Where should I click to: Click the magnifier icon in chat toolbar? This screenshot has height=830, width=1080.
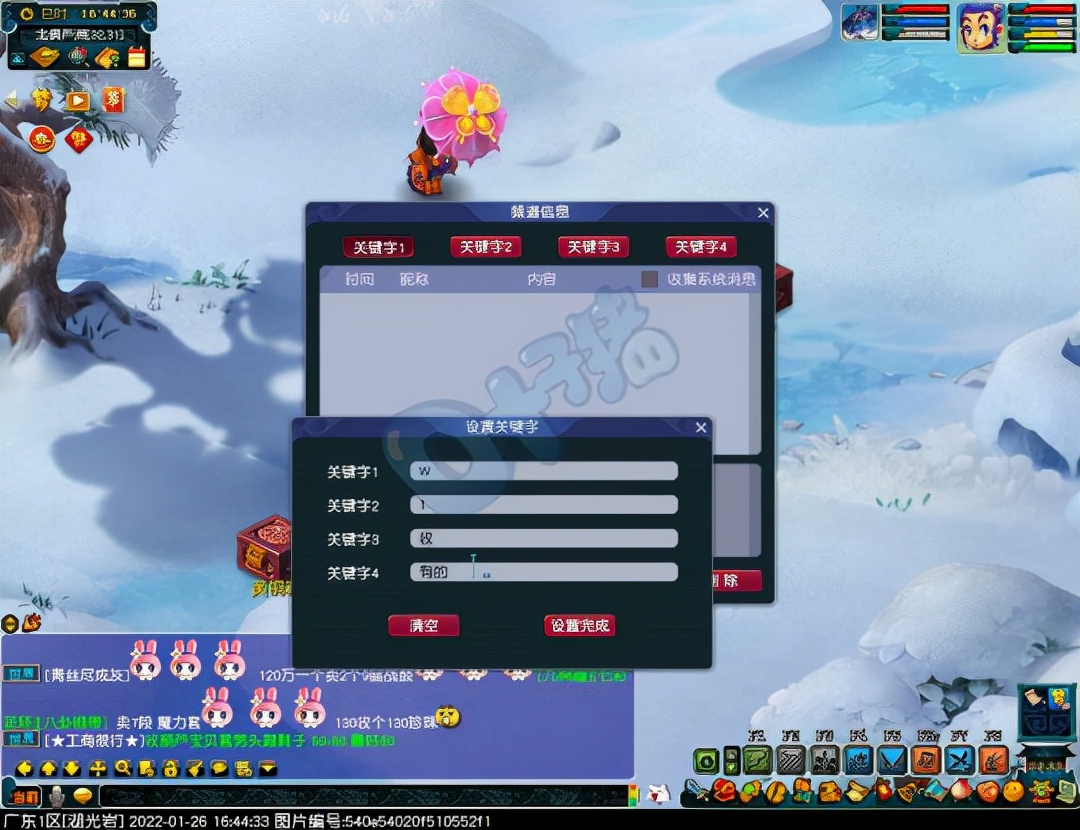coord(123,768)
